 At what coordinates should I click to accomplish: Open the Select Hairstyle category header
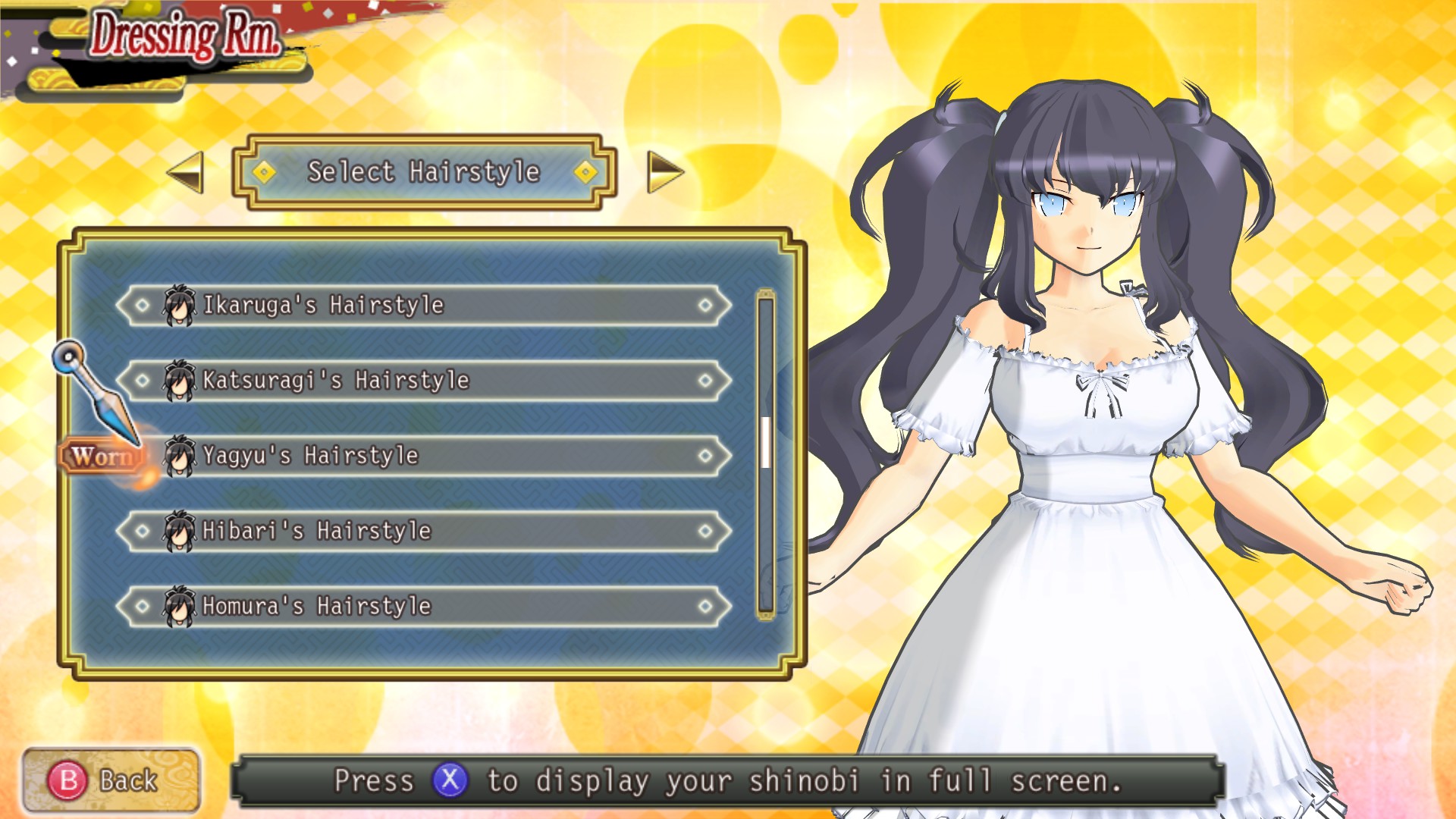425,173
